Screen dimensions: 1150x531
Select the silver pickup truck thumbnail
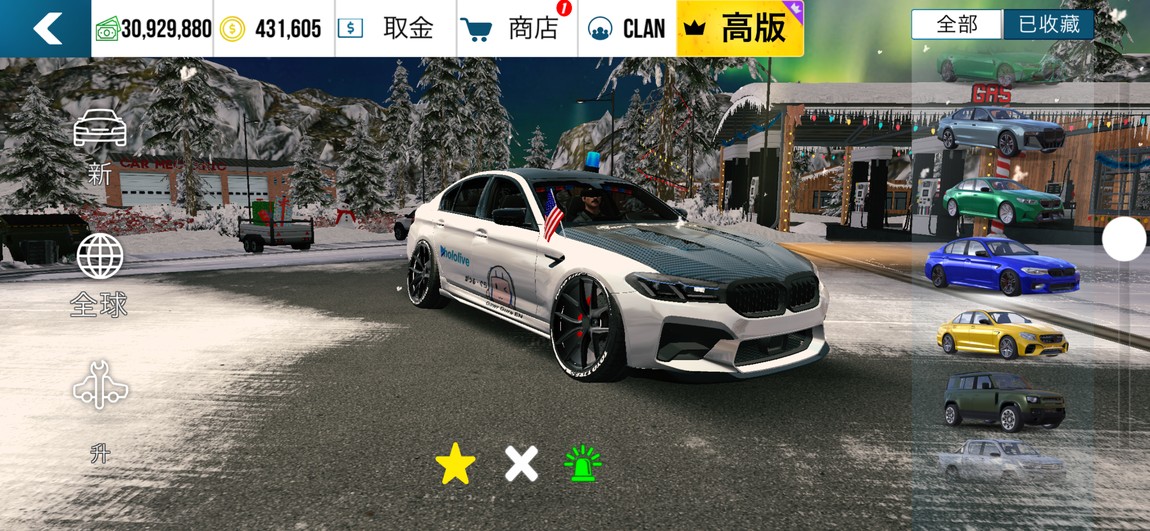coord(1001,460)
